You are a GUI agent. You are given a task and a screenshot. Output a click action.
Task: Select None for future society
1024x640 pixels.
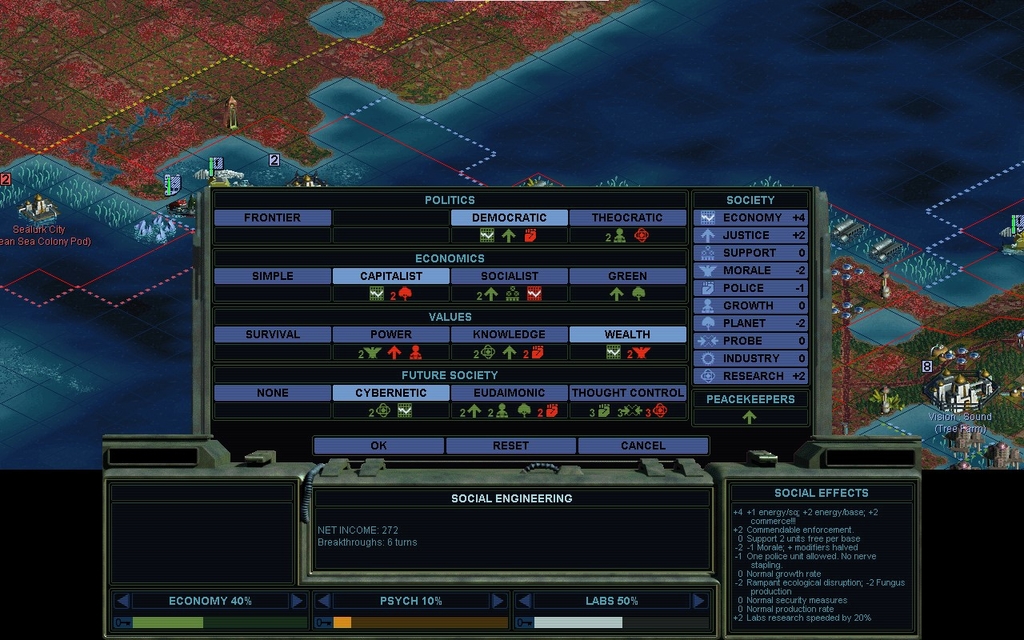coord(272,393)
